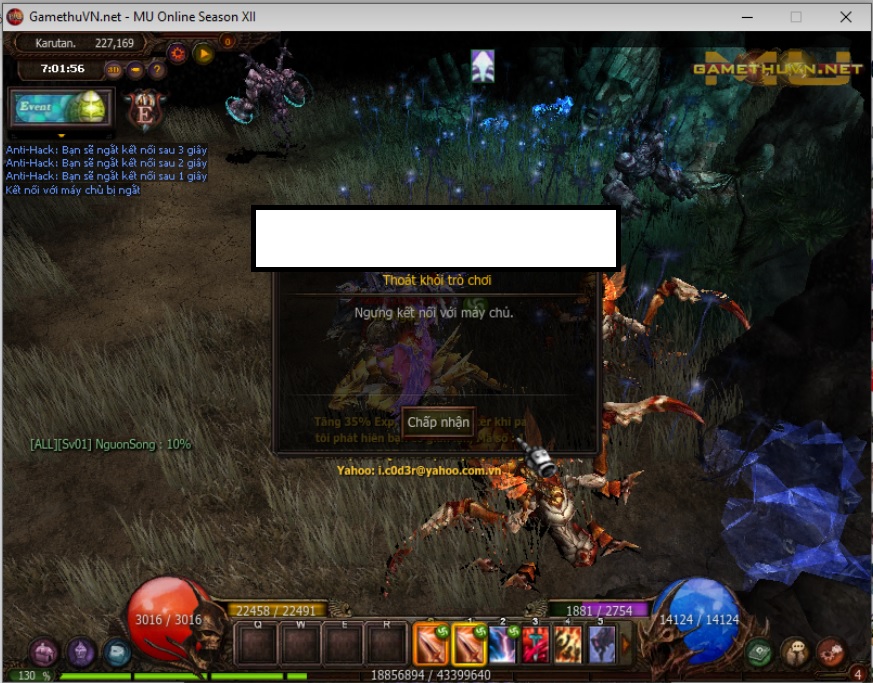Select the yellow-highlighted sword skill in slot 1
The width and height of the screenshot is (873, 683).
468,644
